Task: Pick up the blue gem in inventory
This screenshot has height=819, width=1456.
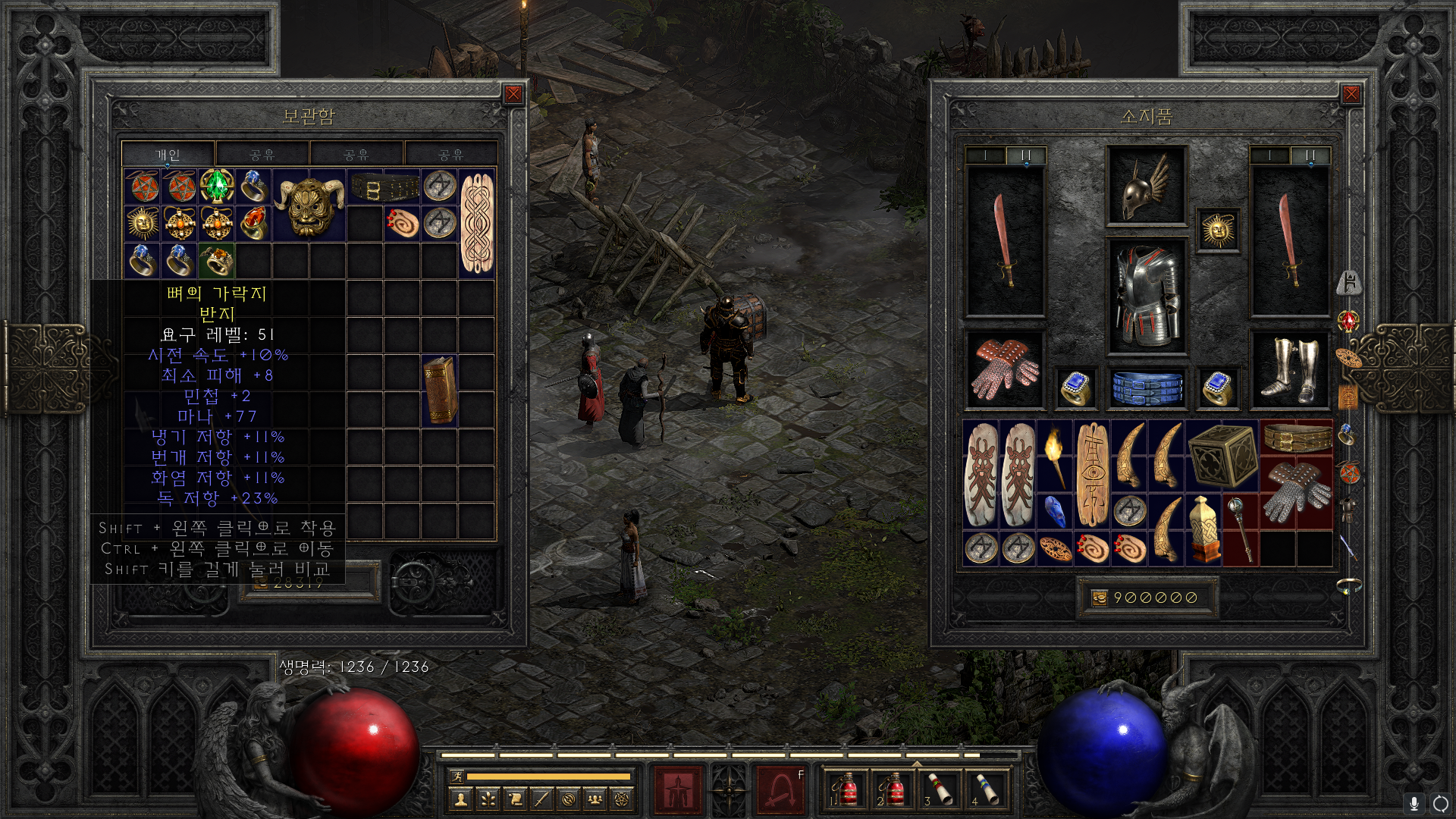Action: 1054,511
